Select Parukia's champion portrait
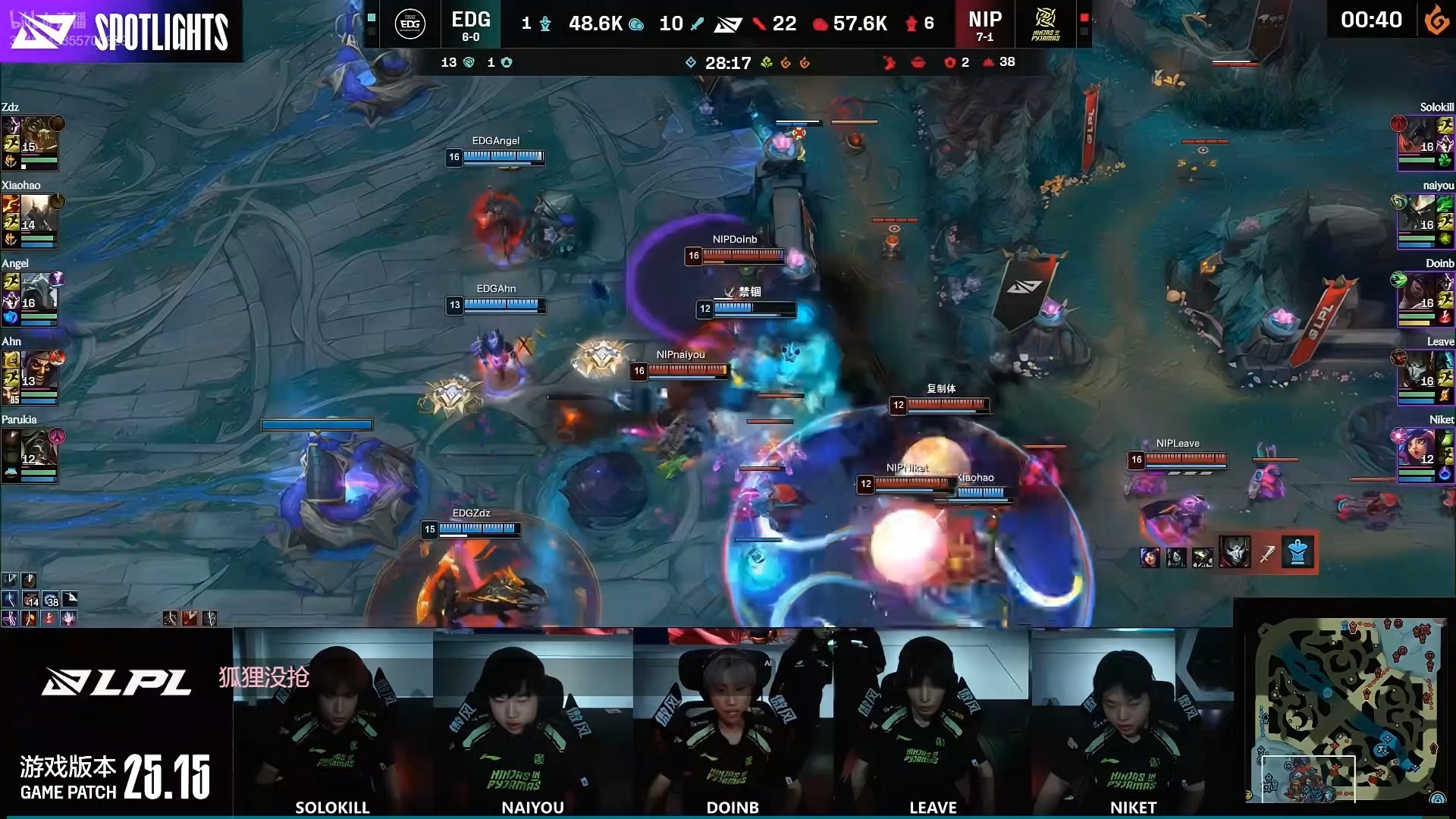Image resolution: width=1456 pixels, height=819 pixels. click(38, 450)
